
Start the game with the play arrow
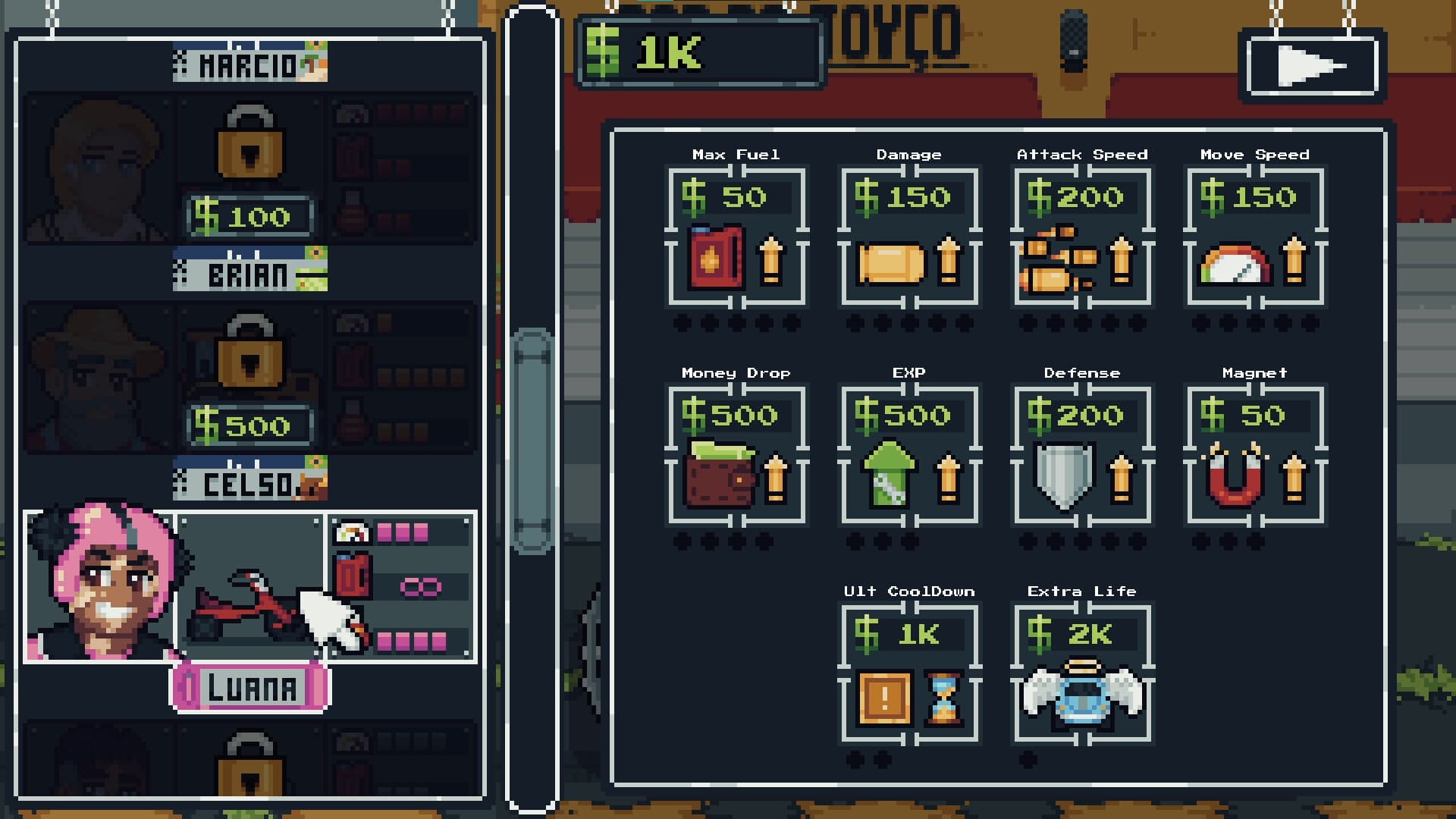point(1313,64)
